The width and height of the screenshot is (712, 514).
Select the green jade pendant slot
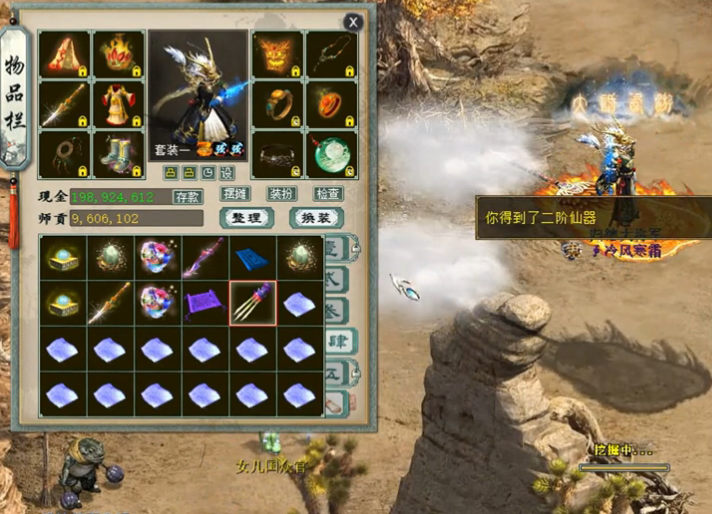[330, 153]
